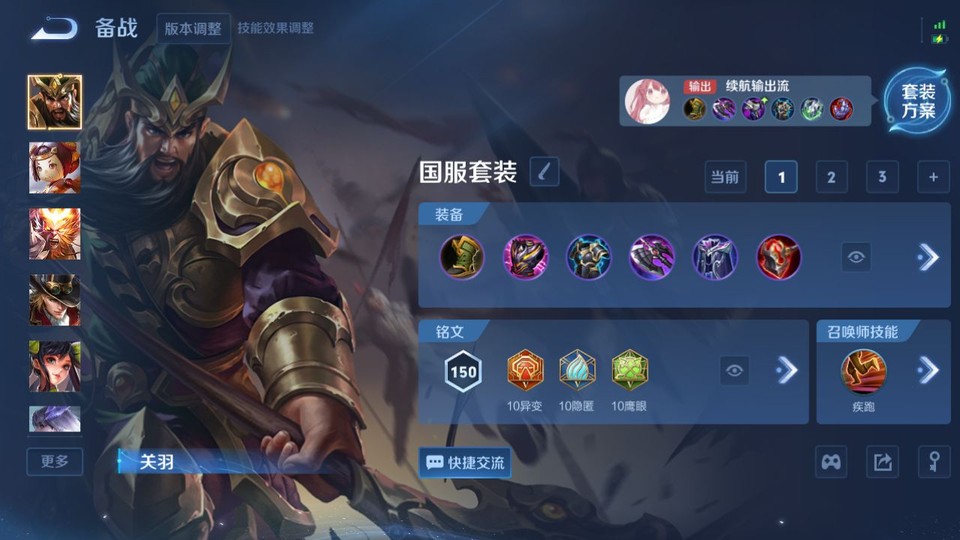Switch to the 当前 loadout tab
The width and height of the screenshot is (960, 540).
coord(725,177)
